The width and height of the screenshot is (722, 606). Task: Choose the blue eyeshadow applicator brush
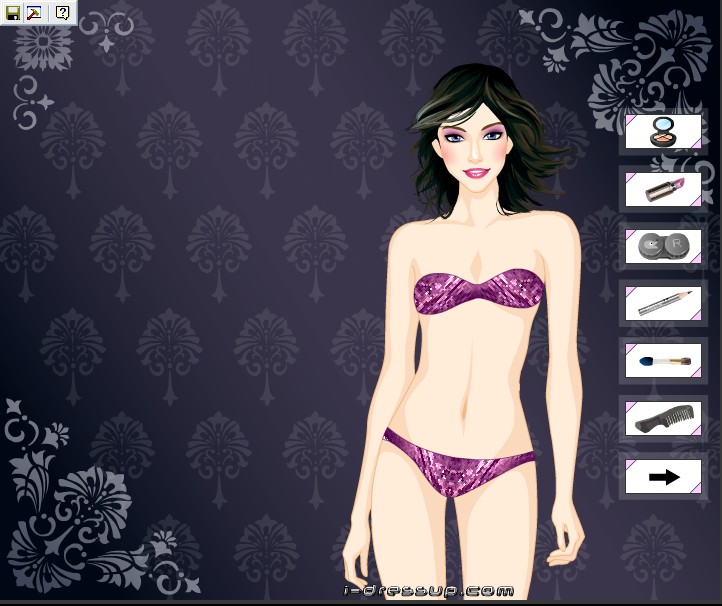pyautogui.click(x=663, y=360)
